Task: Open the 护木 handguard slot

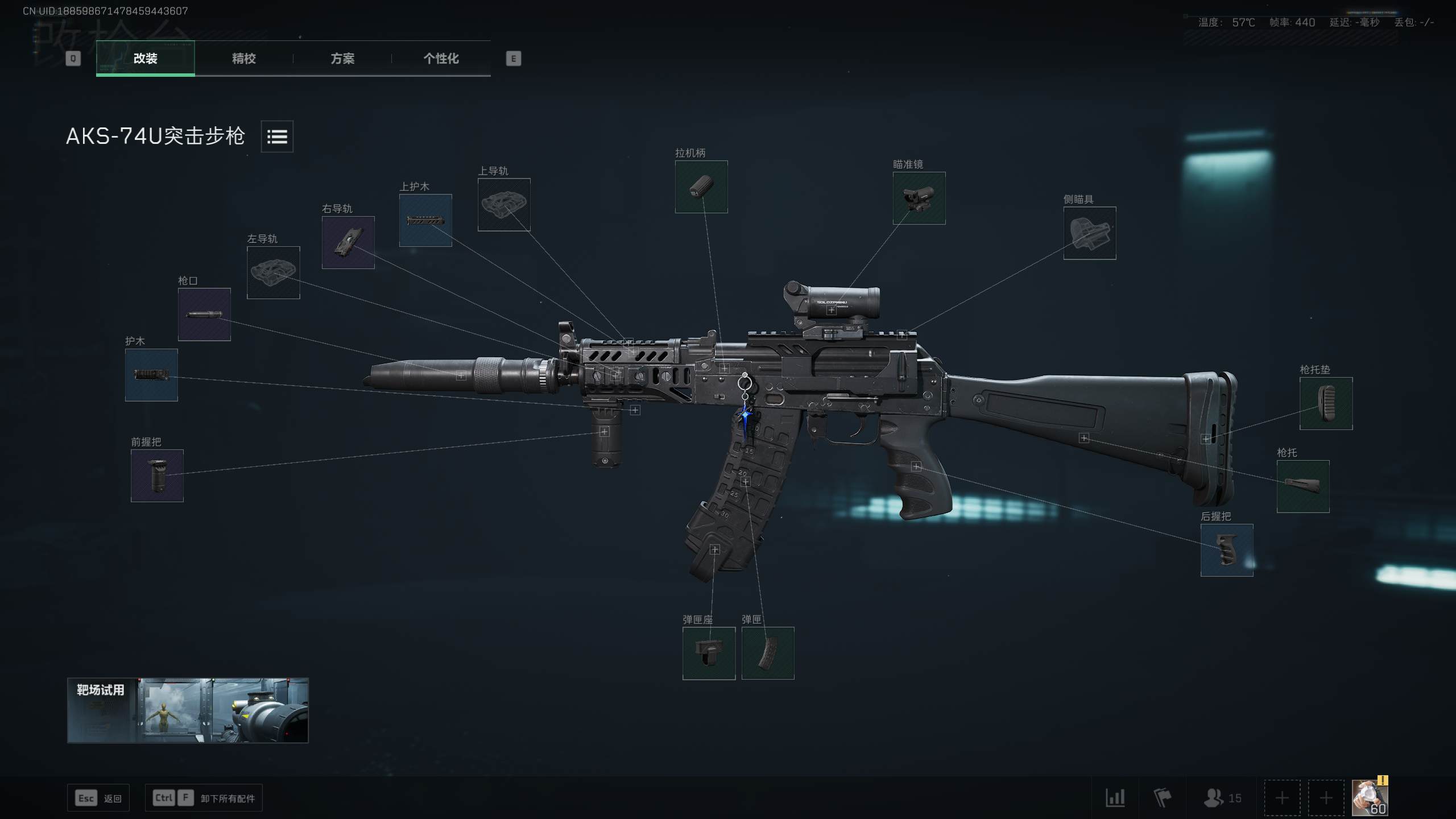Action: point(151,375)
